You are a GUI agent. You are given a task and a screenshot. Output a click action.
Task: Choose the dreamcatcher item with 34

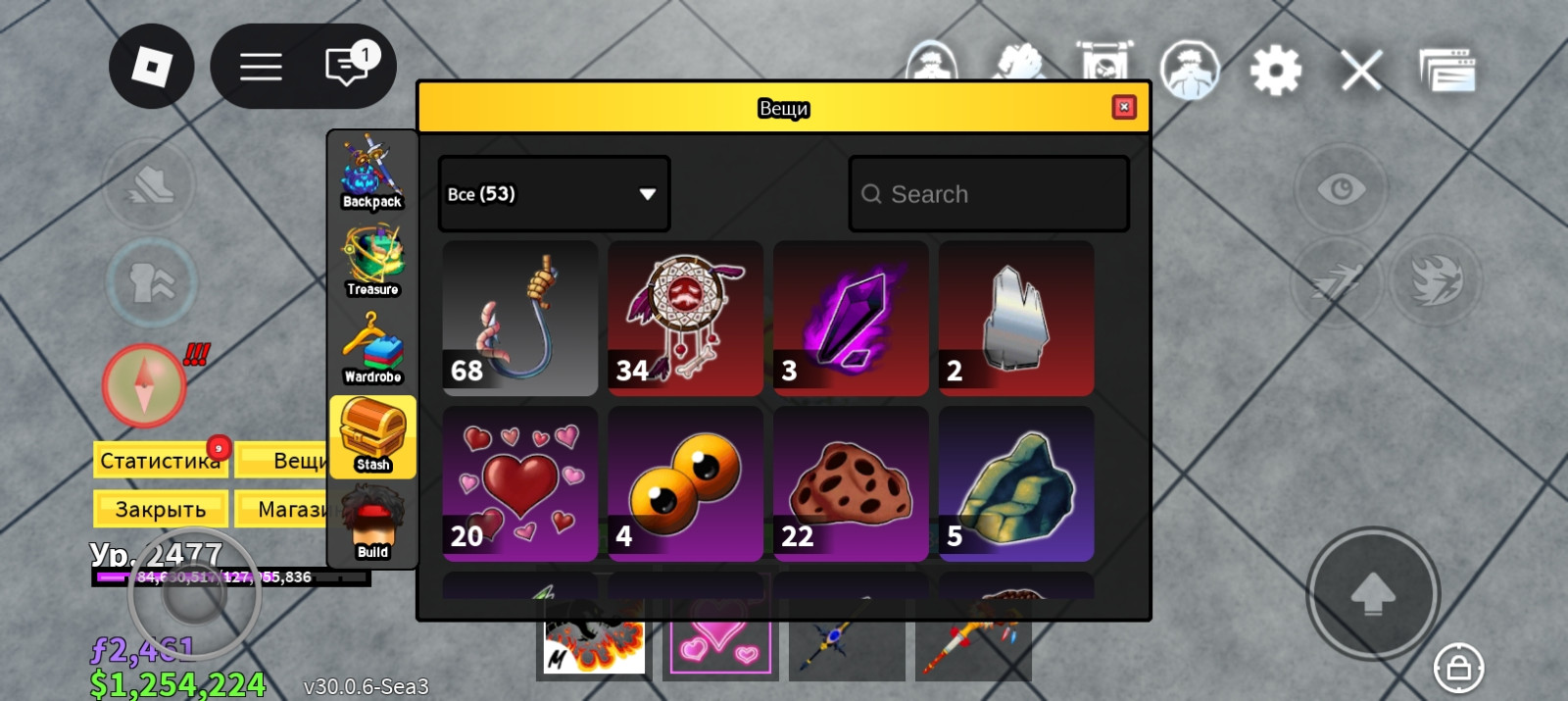point(685,319)
